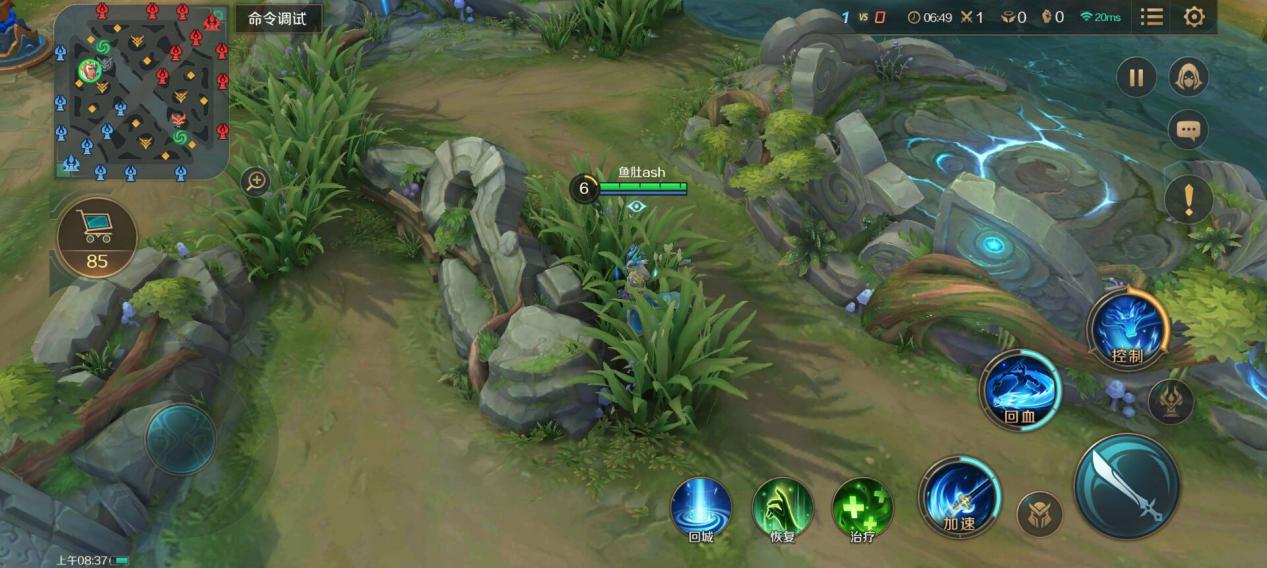Viewport: 1267px width, 568px height.
Task: Tap the sword basic attack button
Action: coord(1127,486)
